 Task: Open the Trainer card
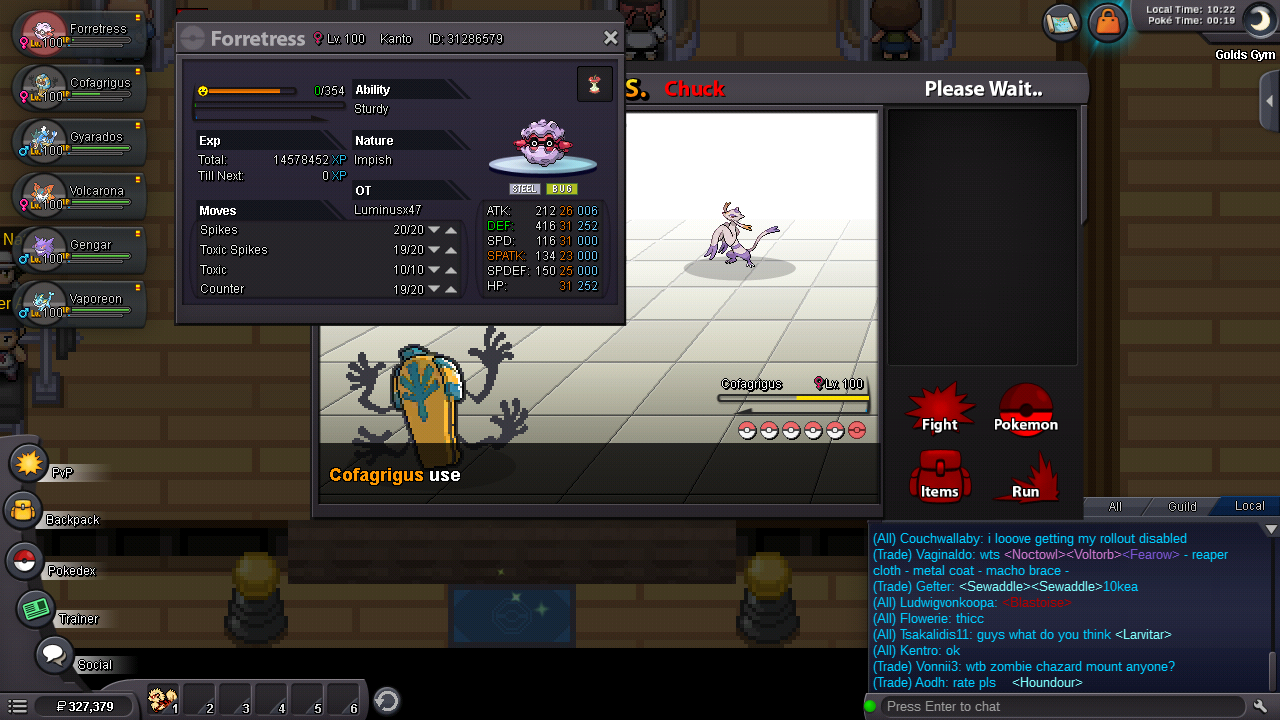pos(36,609)
